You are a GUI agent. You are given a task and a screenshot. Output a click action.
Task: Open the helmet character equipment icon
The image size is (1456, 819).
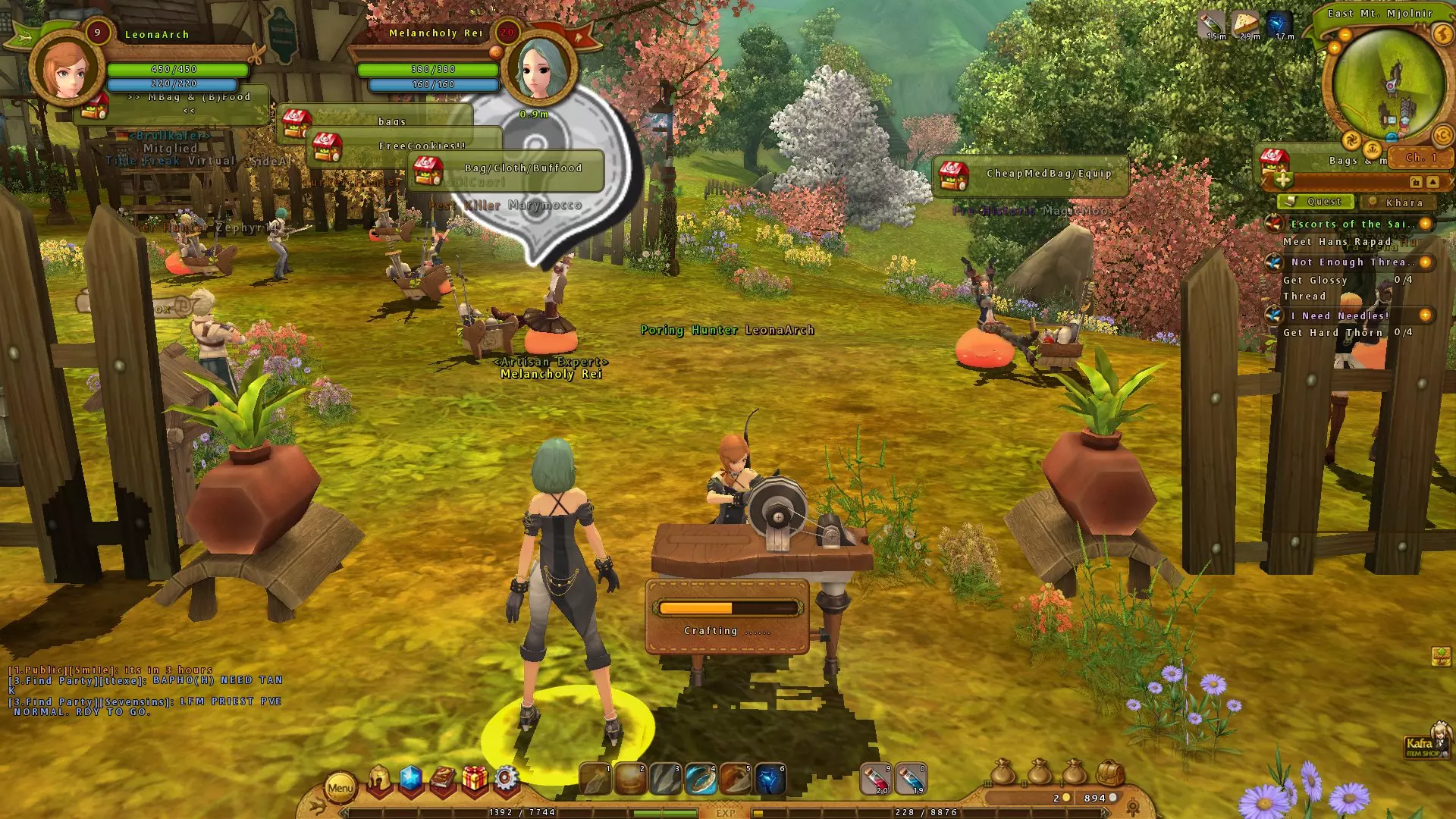pyautogui.click(x=378, y=780)
